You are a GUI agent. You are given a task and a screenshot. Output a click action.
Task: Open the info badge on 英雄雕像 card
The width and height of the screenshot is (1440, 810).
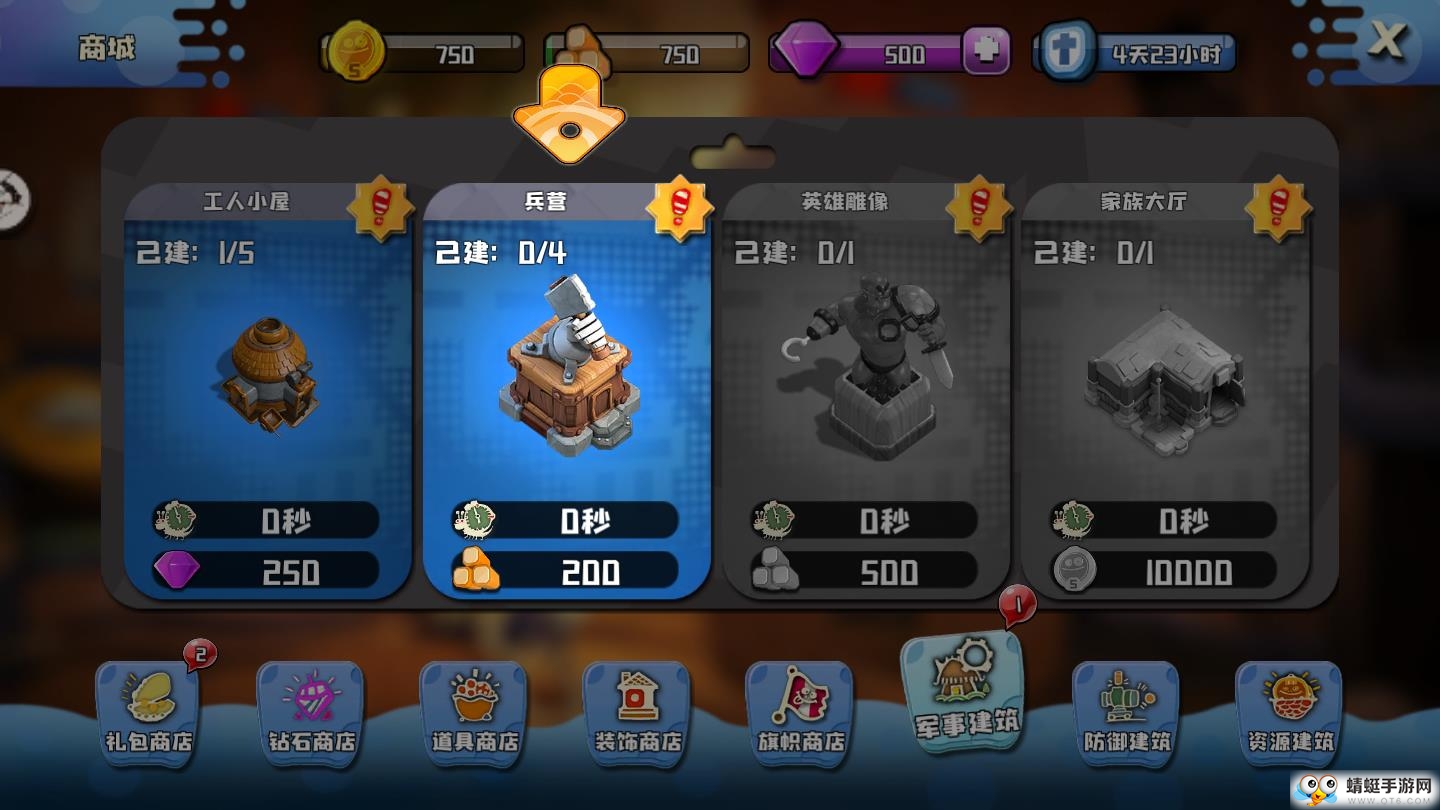click(x=977, y=207)
